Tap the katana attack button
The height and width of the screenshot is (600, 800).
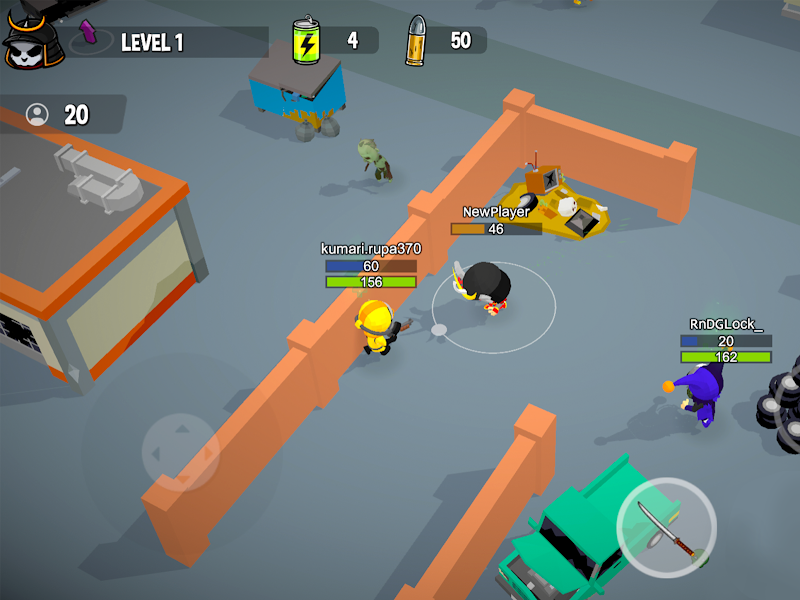pyautogui.click(x=666, y=528)
